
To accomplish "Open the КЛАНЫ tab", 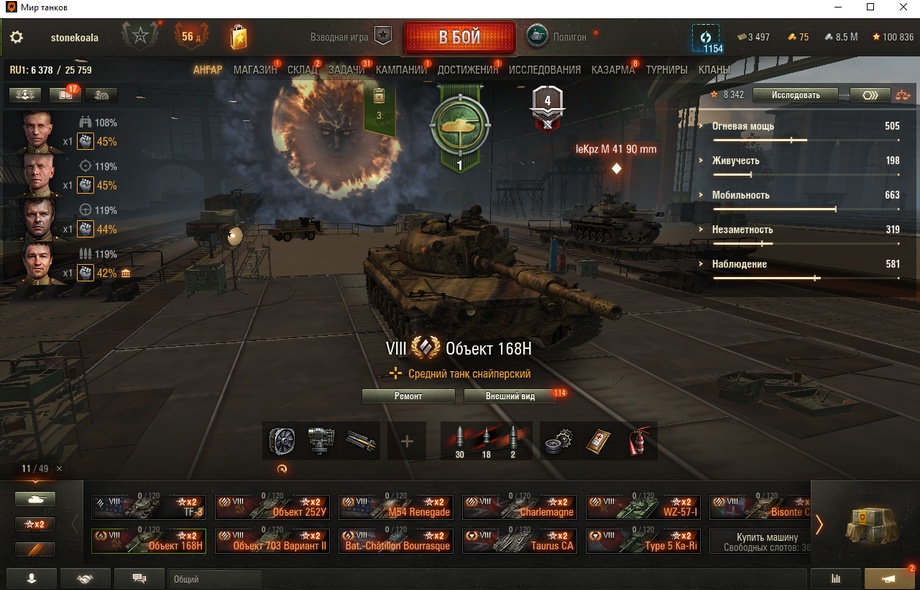I will click(713, 70).
